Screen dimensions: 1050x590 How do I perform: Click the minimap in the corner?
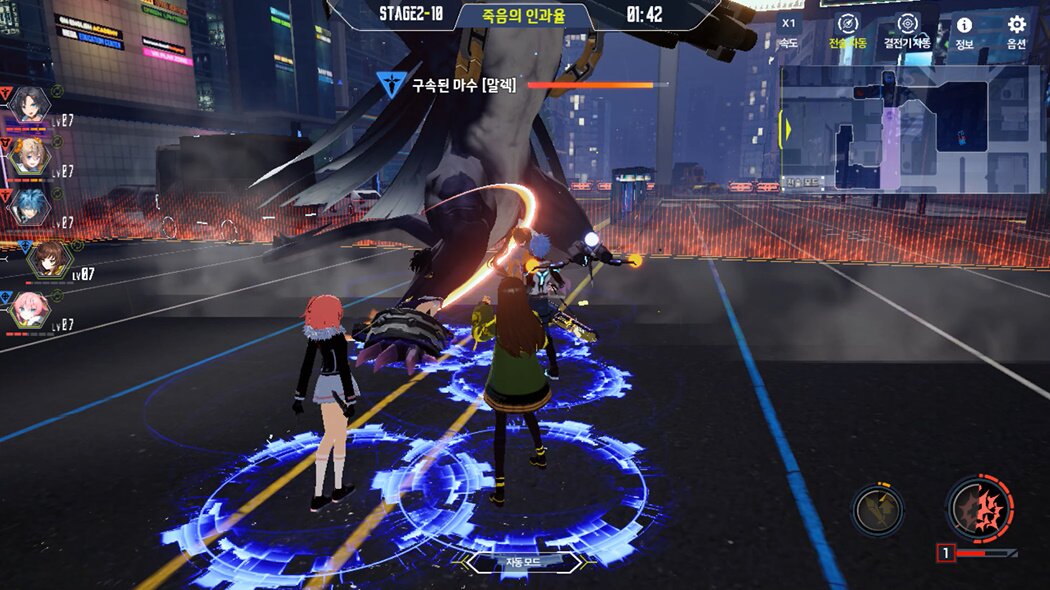coord(911,129)
